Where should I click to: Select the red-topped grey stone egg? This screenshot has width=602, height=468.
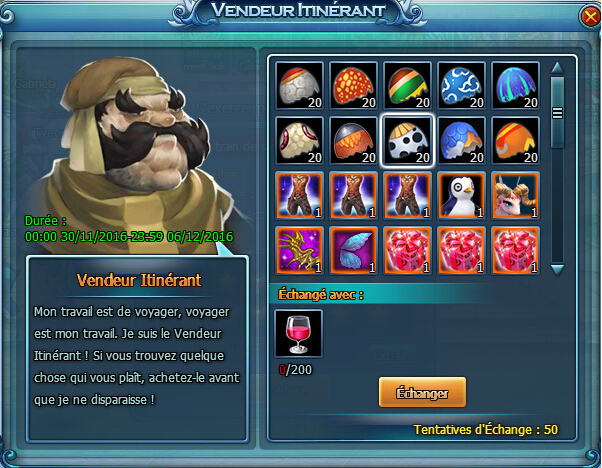click(x=300, y=85)
